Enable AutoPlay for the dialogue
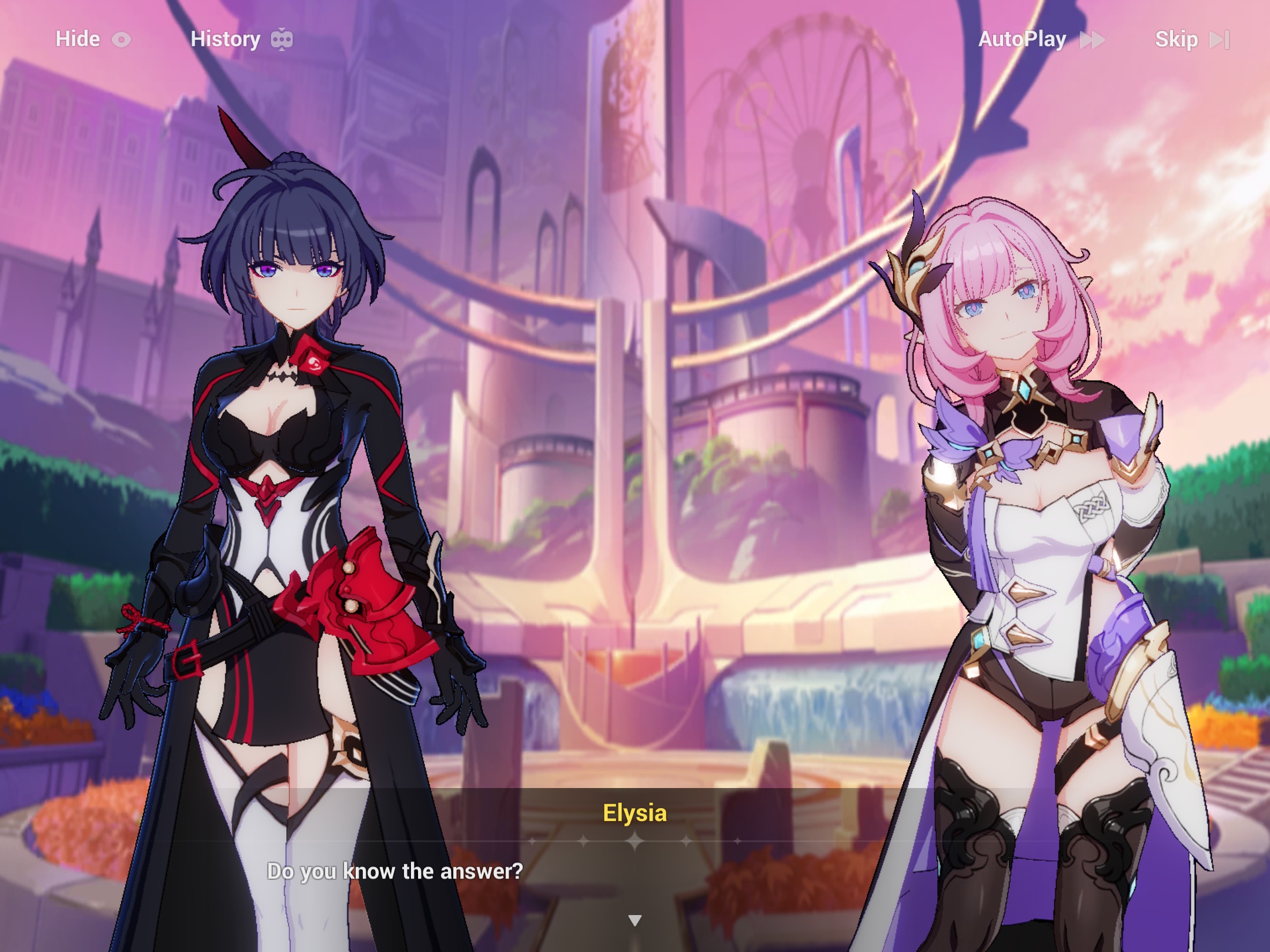Viewport: 1270px width, 952px height. coord(1022,39)
